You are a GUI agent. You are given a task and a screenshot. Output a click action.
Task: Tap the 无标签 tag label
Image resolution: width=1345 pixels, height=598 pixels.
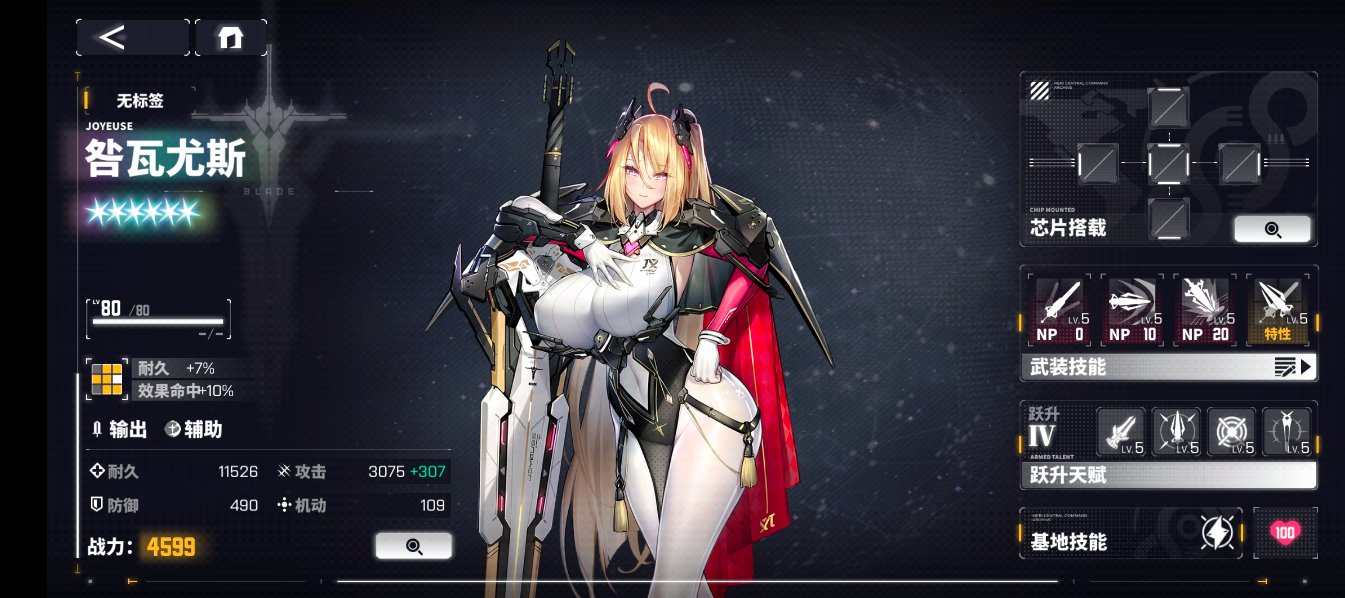[140, 101]
